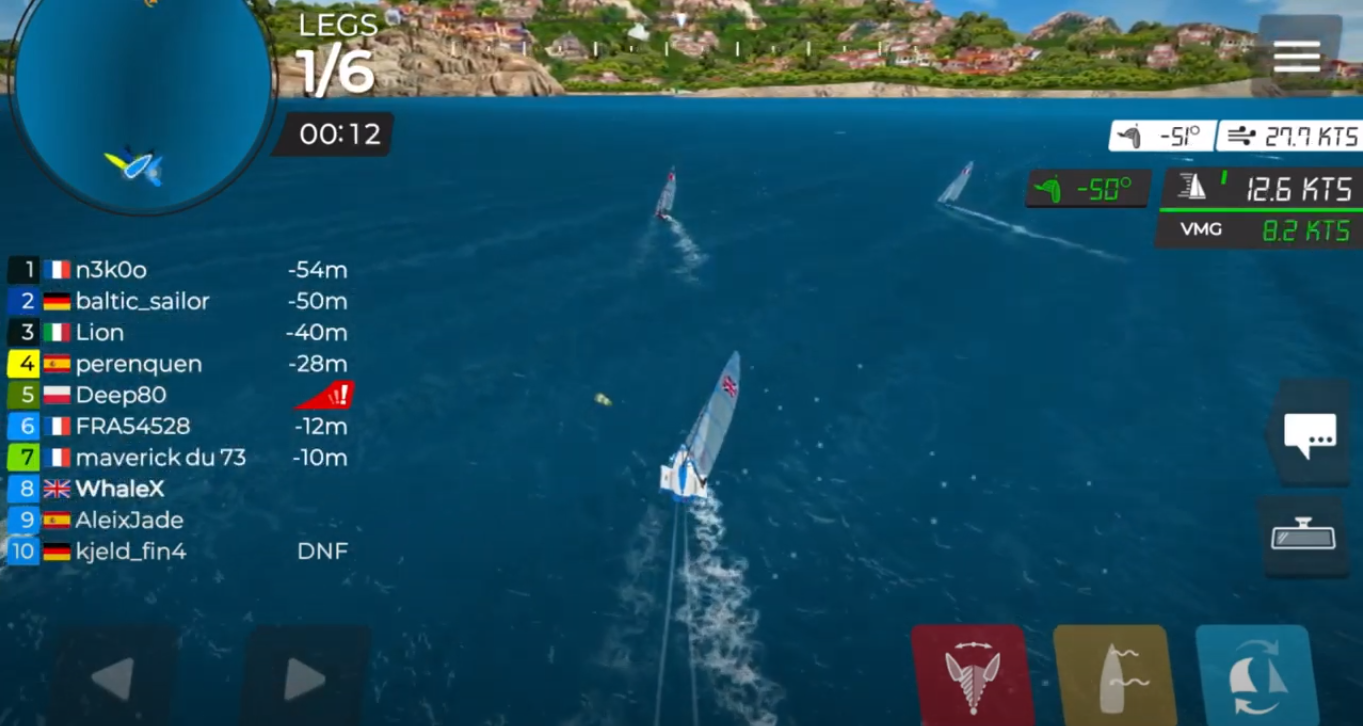Image resolution: width=1363 pixels, height=726 pixels.
Task: Select WhaleX in the leaderboard
Action: [120, 489]
